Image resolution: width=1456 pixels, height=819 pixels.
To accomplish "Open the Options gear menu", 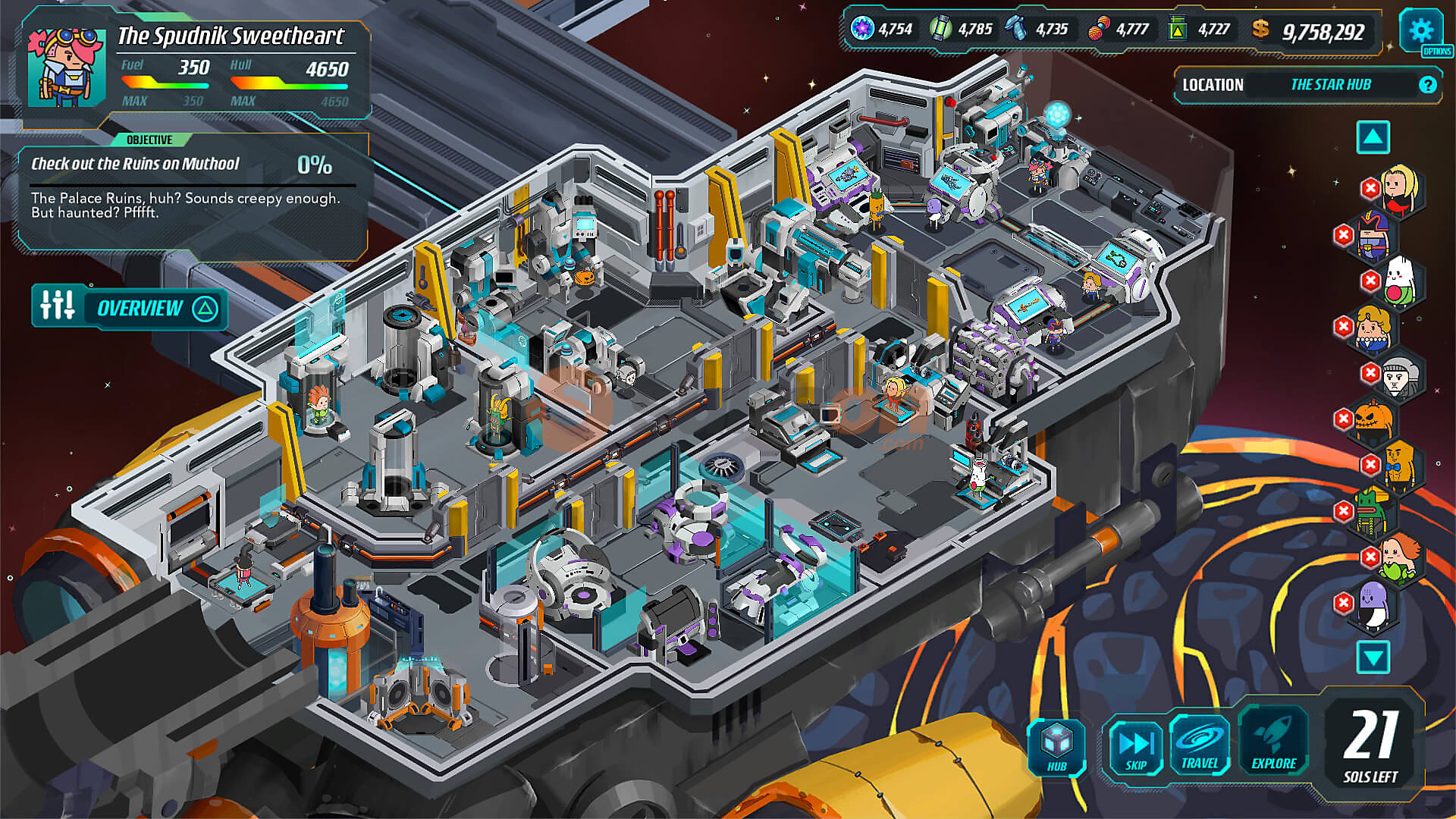I will tap(1420, 31).
